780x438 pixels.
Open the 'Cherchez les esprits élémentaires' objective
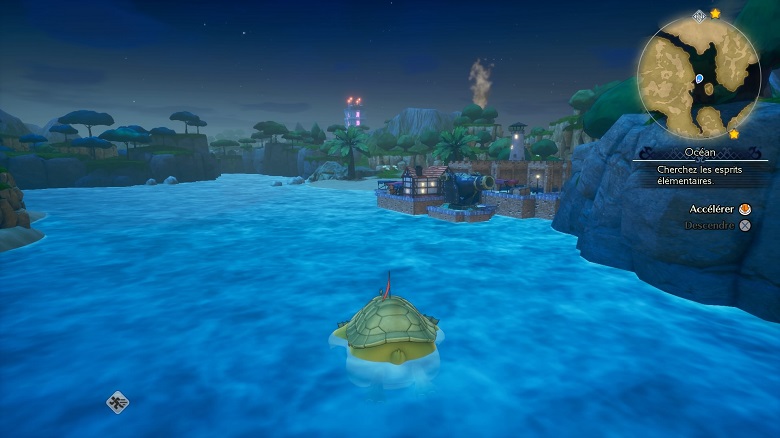698,176
